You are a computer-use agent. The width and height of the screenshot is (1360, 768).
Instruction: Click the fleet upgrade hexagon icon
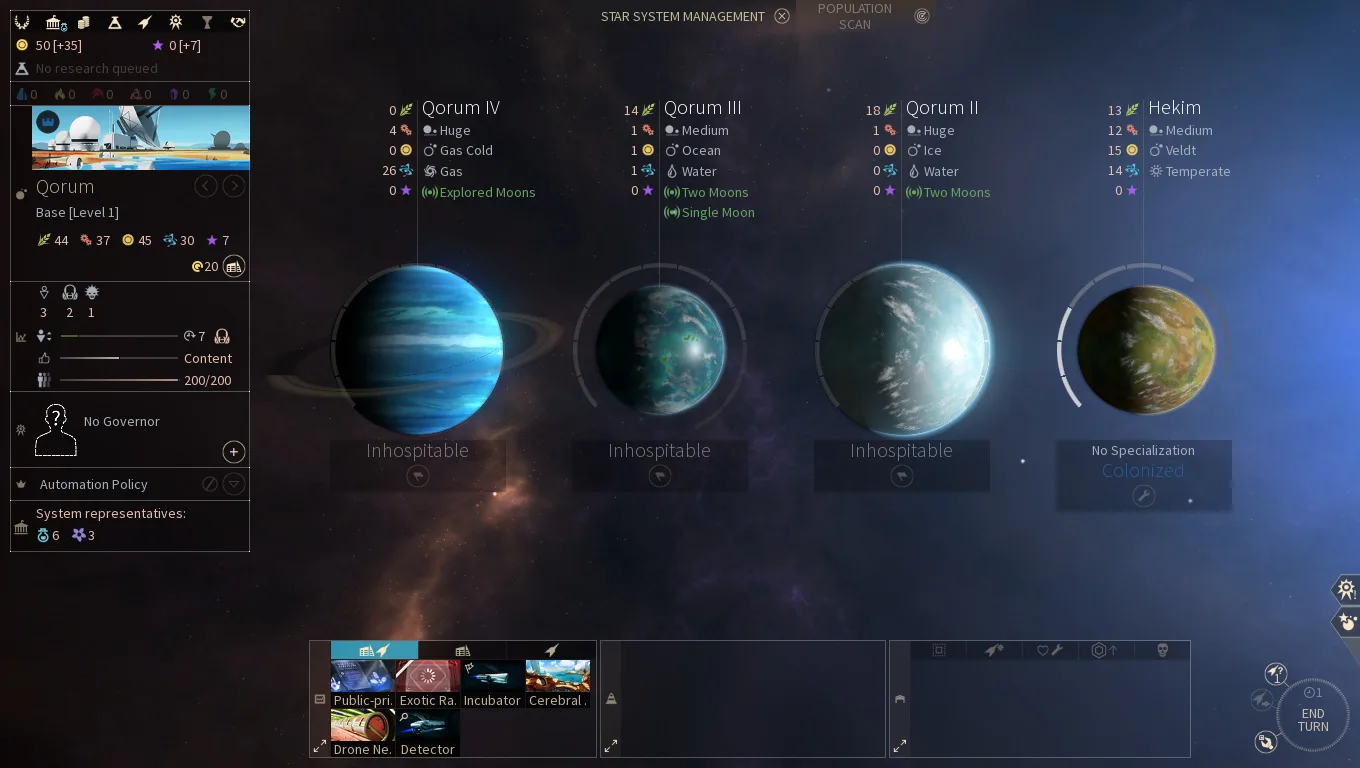1104,650
